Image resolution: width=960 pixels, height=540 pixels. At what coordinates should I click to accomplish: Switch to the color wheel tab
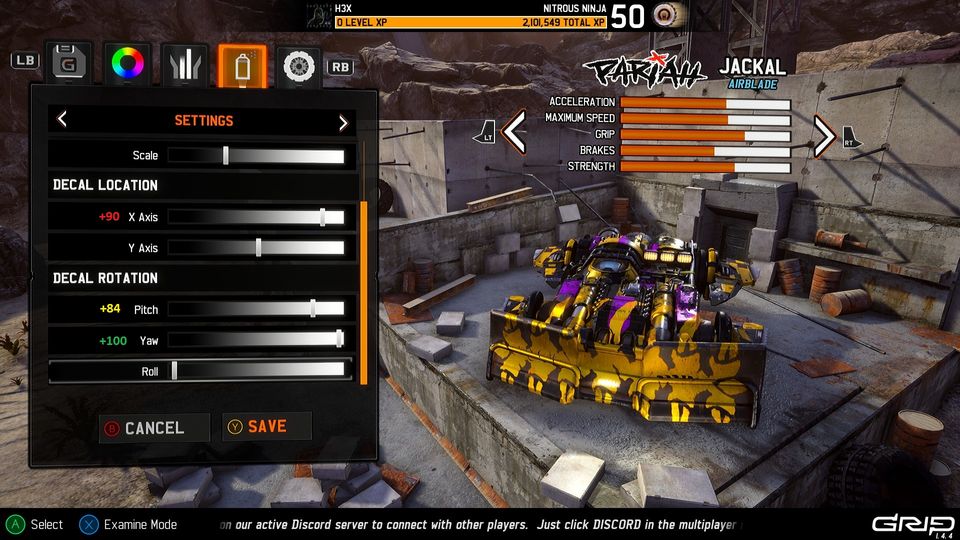pyautogui.click(x=128, y=64)
